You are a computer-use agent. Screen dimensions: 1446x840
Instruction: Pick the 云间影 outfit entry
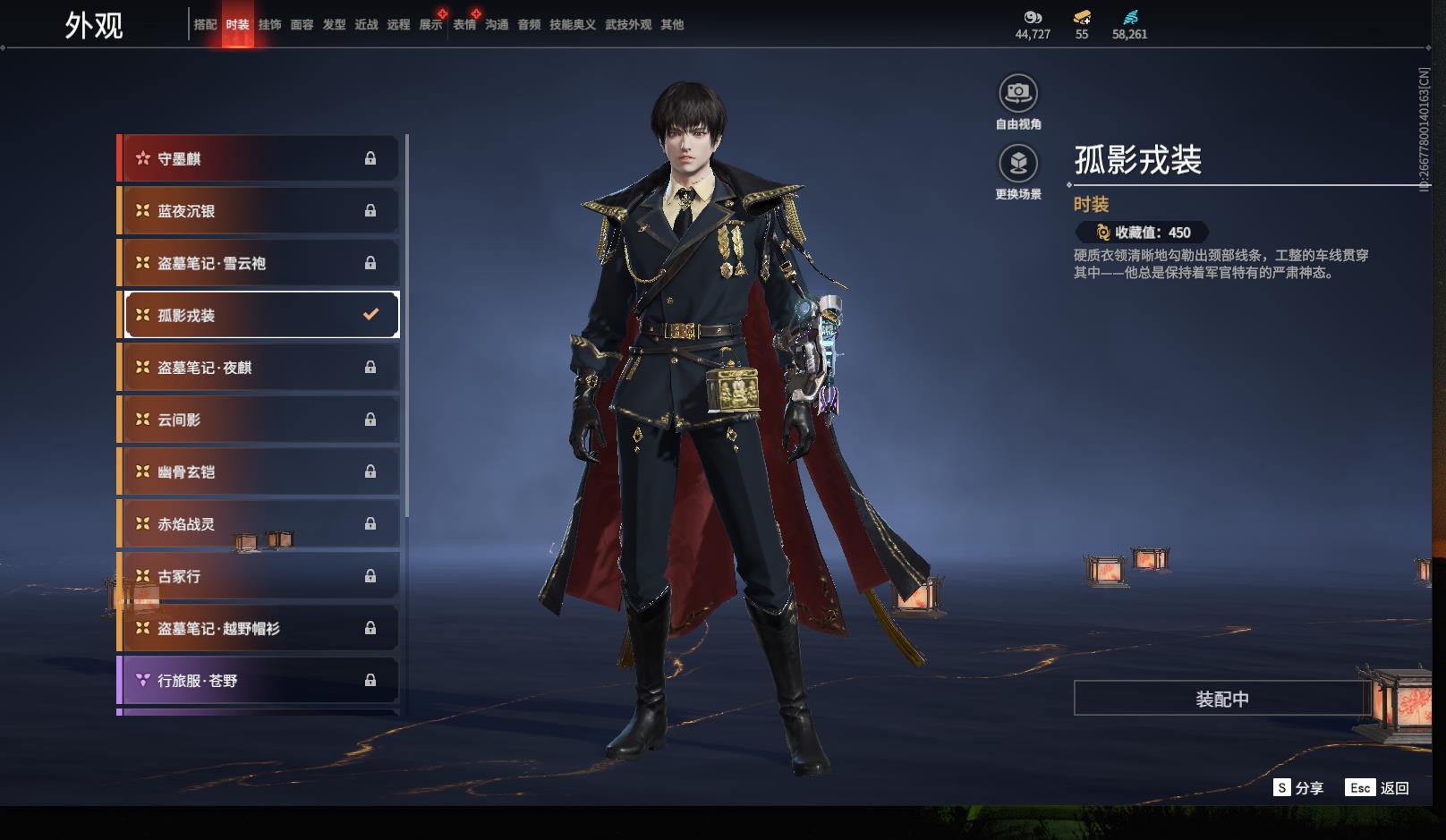[x=259, y=420]
